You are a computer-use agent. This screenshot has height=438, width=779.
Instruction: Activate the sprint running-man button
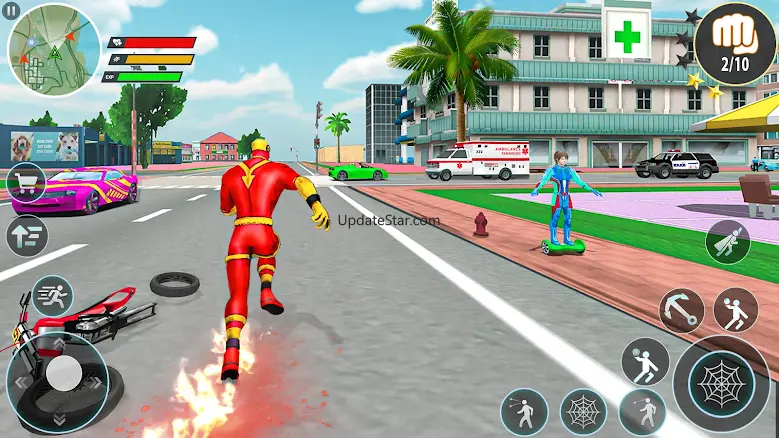[52, 296]
